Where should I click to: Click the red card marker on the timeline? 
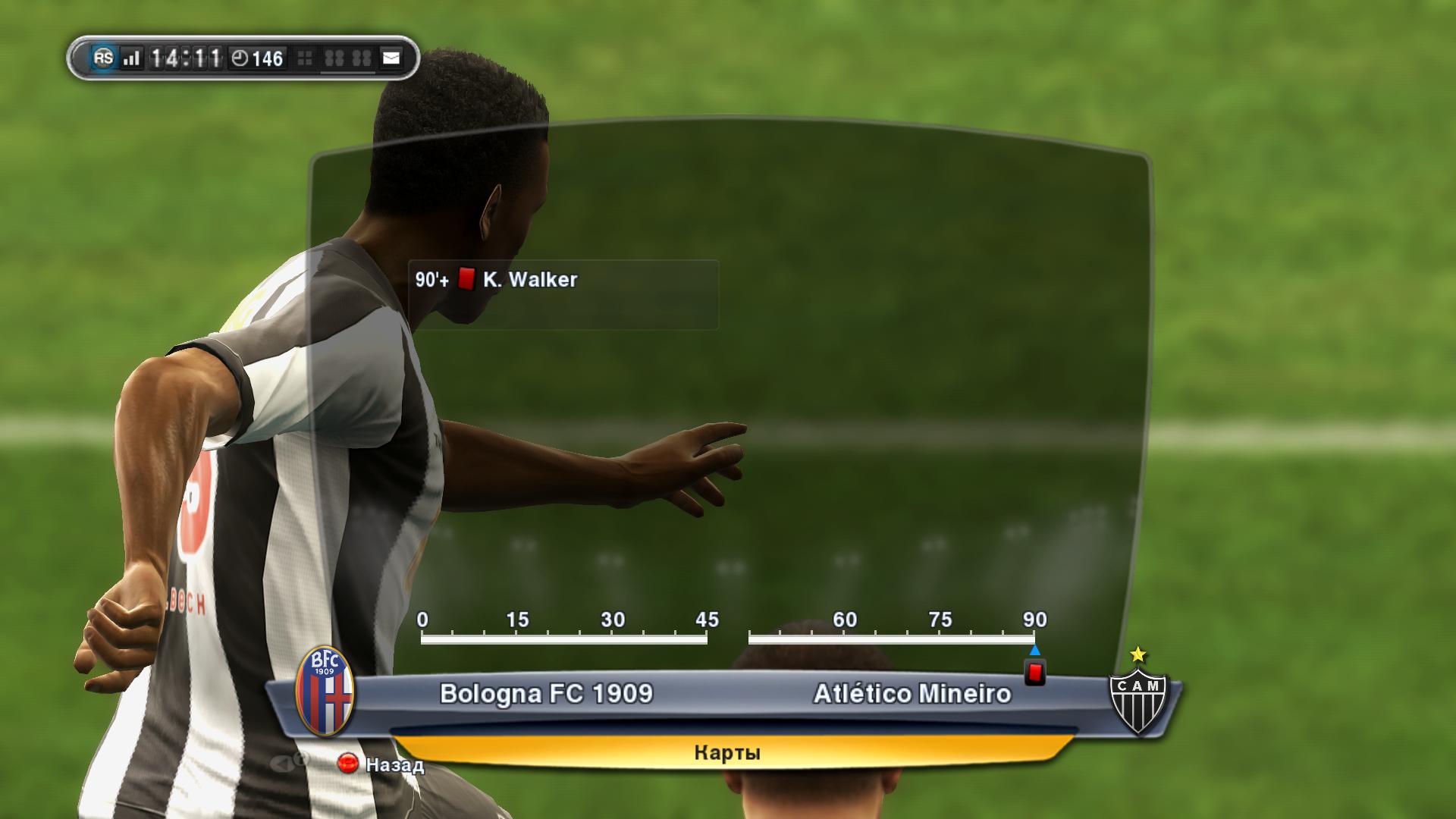click(1034, 673)
